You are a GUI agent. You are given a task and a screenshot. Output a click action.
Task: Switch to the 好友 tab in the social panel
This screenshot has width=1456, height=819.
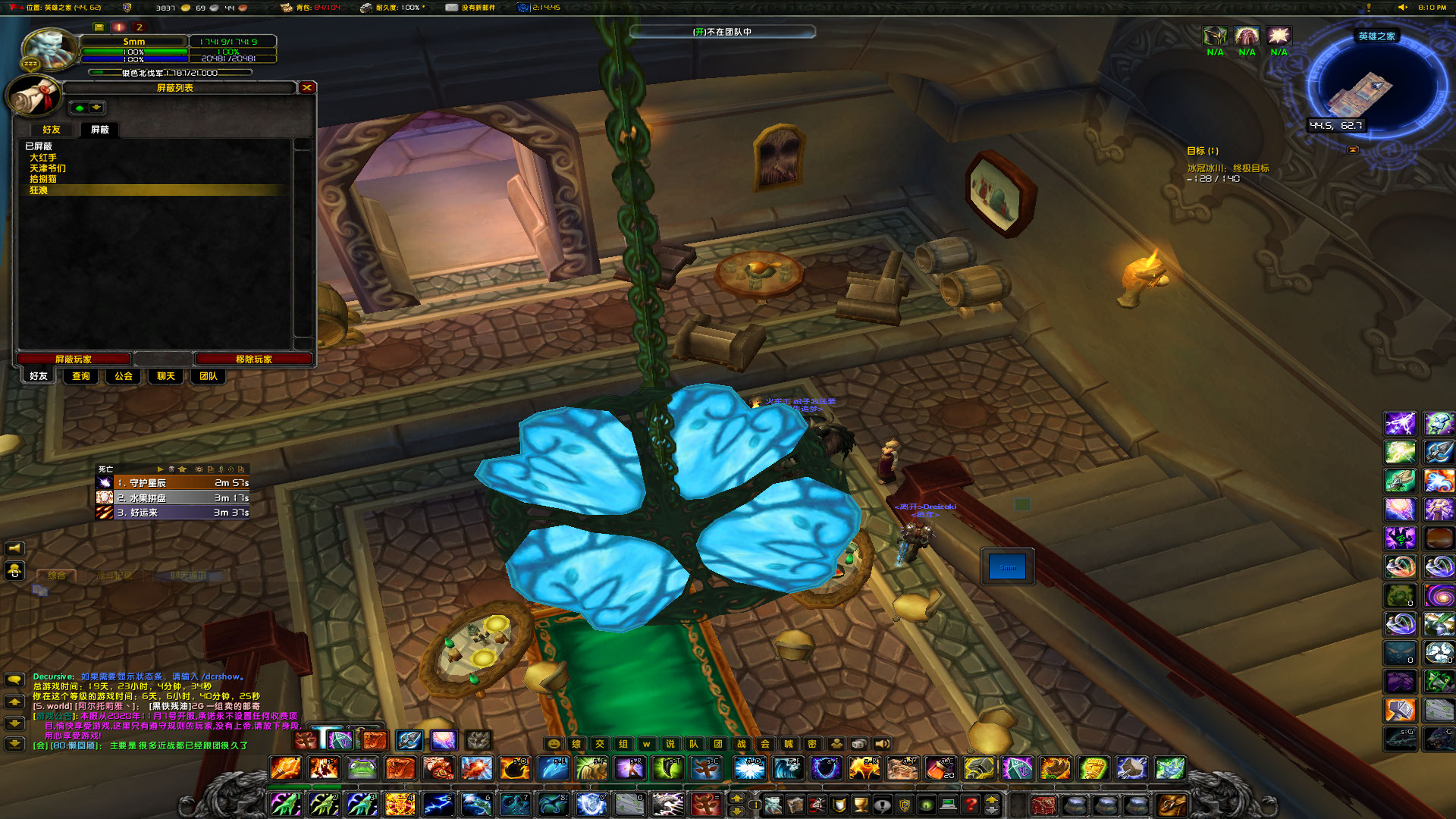click(50, 129)
